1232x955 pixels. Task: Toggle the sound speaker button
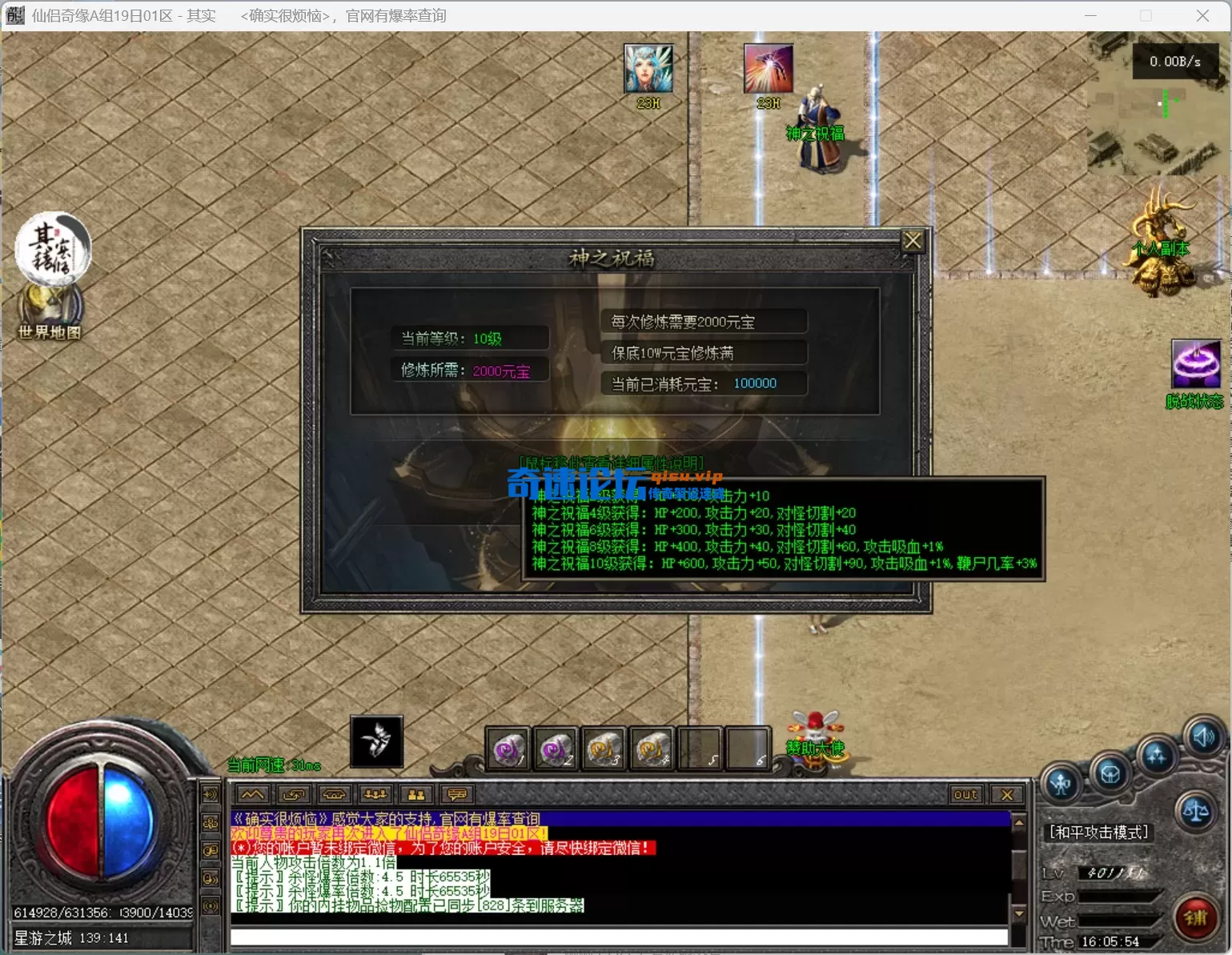pos(1203,736)
